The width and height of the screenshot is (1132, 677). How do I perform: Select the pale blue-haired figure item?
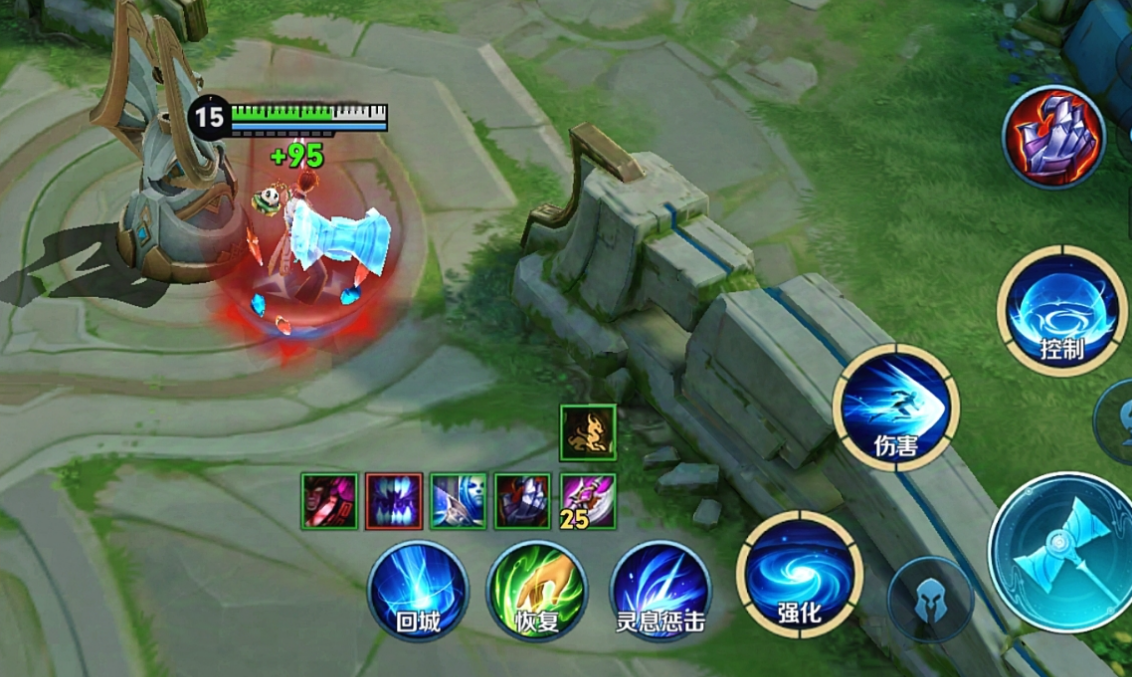[x=458, y=500]
